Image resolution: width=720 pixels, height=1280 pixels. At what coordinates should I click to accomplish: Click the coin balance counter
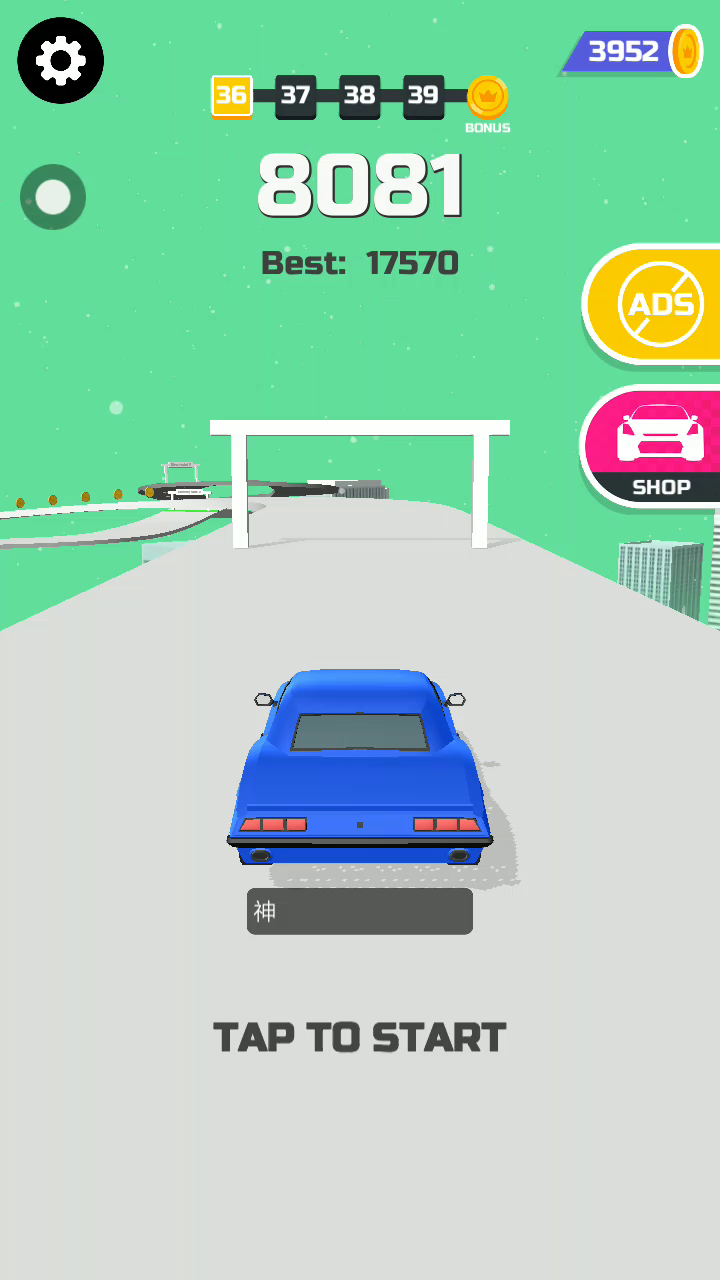pos(633,51)
